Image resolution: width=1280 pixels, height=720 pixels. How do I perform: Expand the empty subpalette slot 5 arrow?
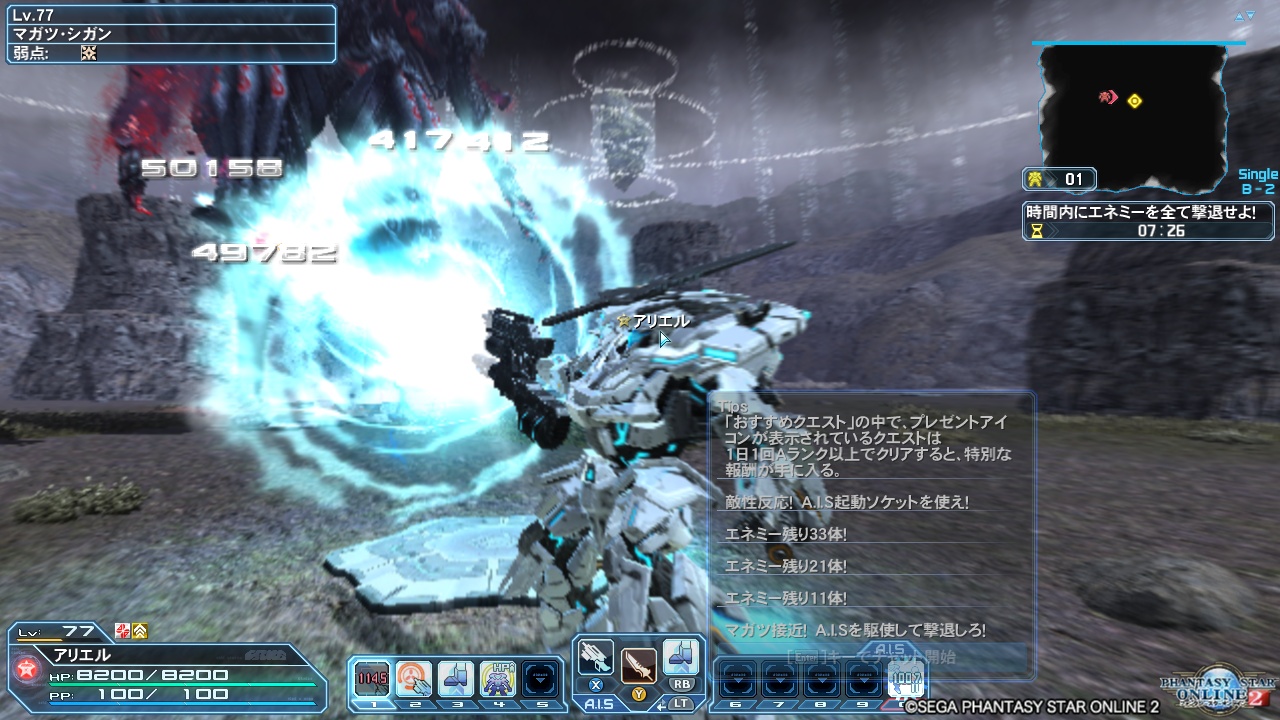(541, 677)
